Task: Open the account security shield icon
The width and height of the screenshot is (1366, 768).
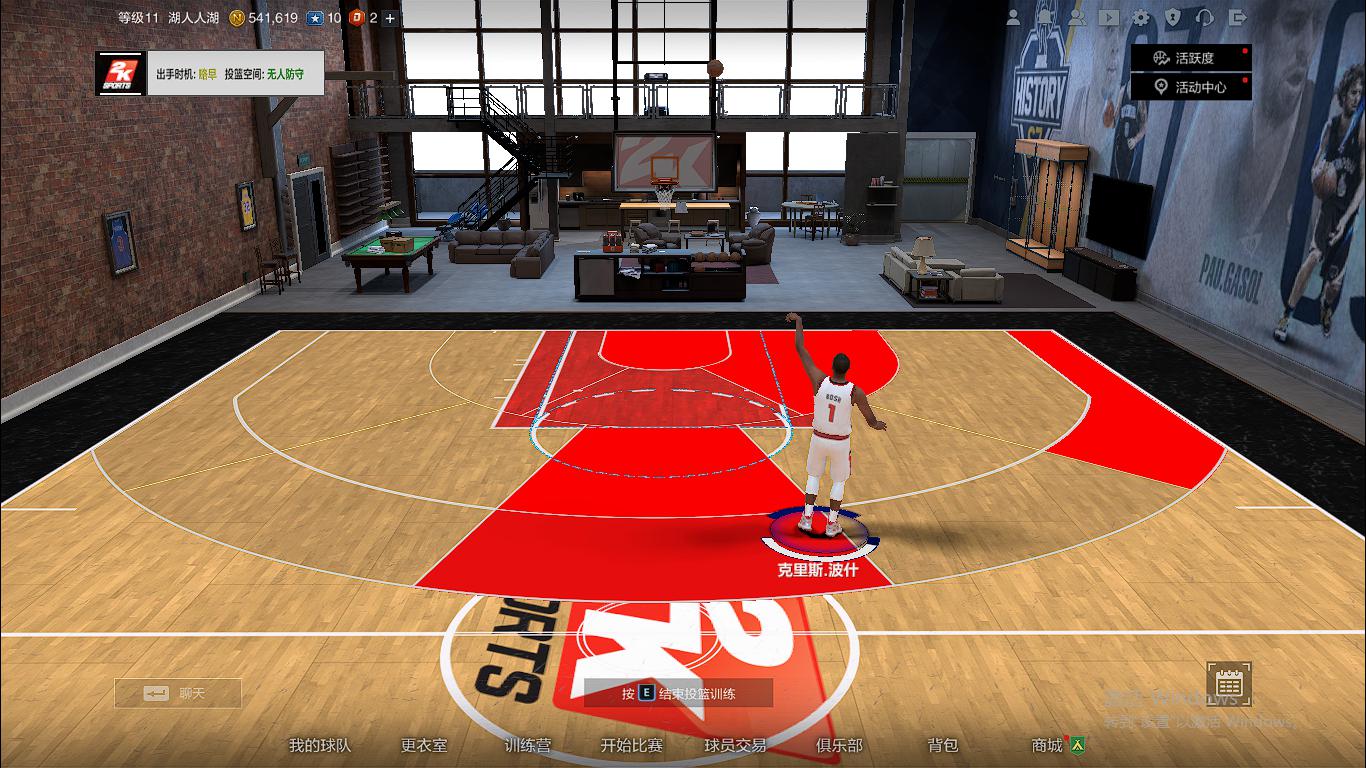Action: 1172,17
